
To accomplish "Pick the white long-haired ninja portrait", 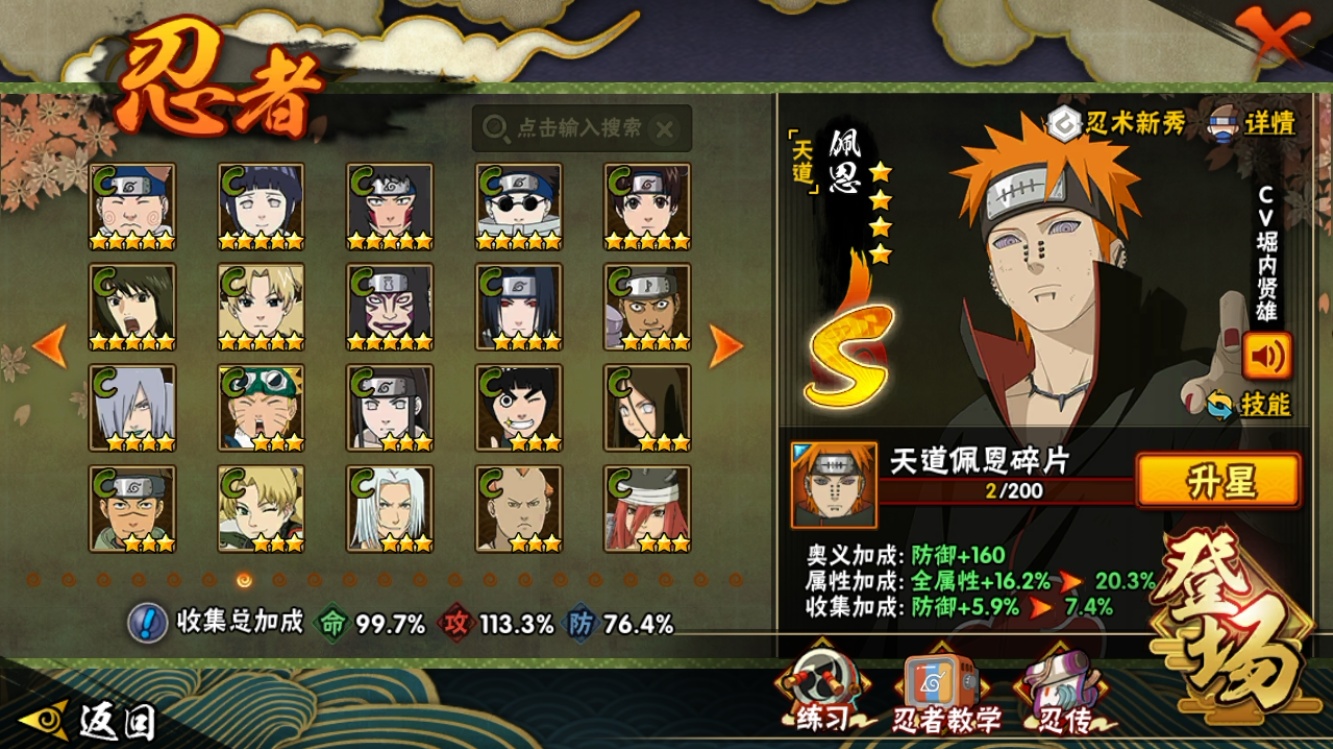I will point(390,508).
